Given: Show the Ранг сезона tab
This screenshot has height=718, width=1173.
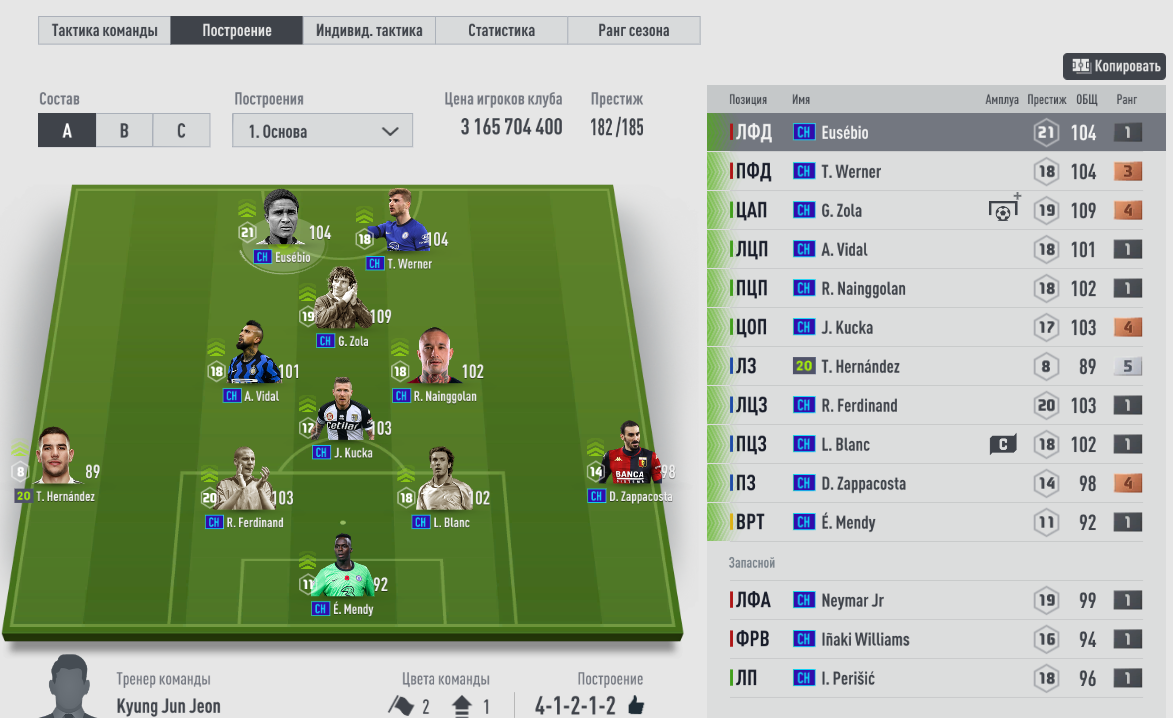Looking at the screenshot, I should [633, 30].
